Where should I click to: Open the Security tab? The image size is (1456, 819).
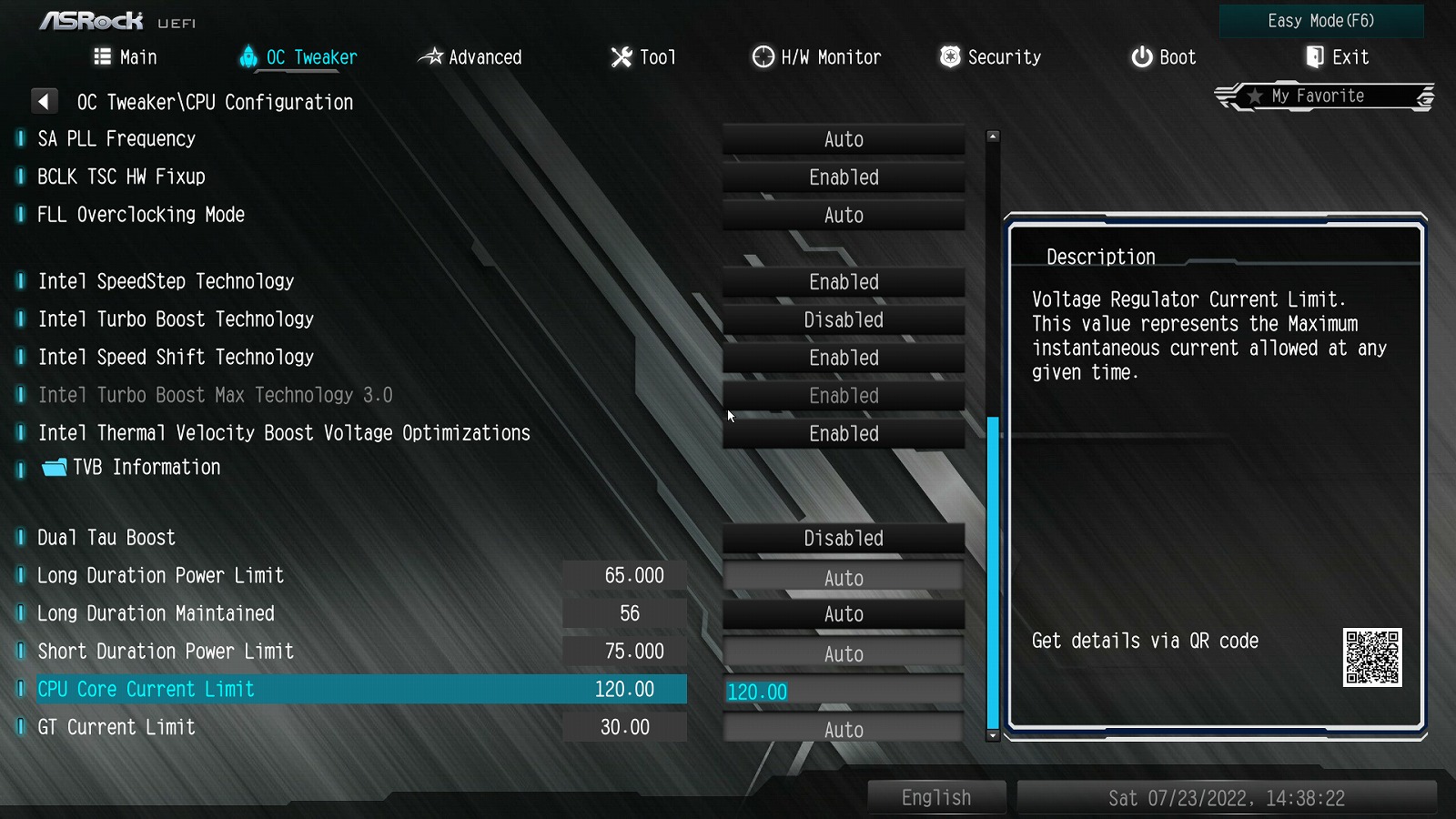click(990, 57)
